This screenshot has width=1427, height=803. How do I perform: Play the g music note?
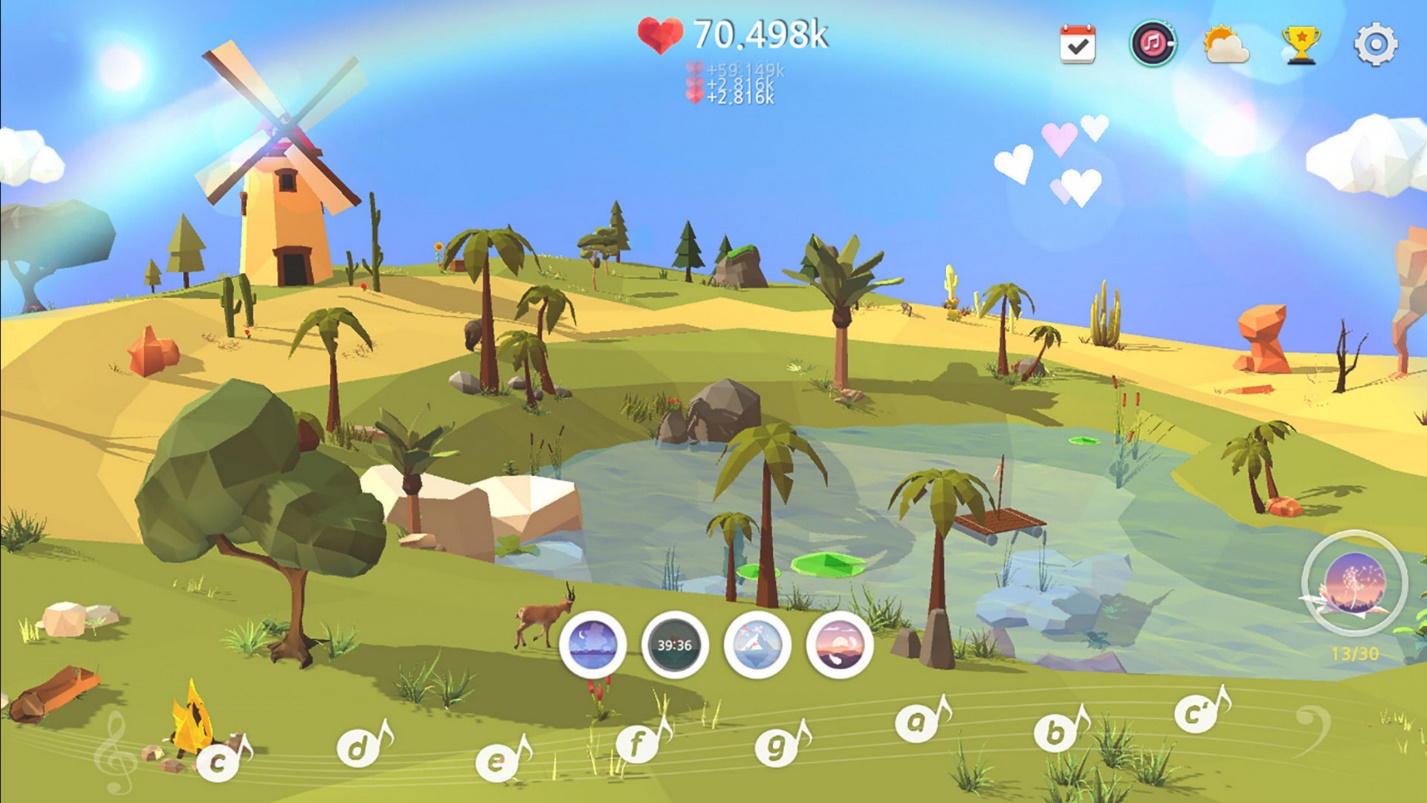click(x=777, y=745)
